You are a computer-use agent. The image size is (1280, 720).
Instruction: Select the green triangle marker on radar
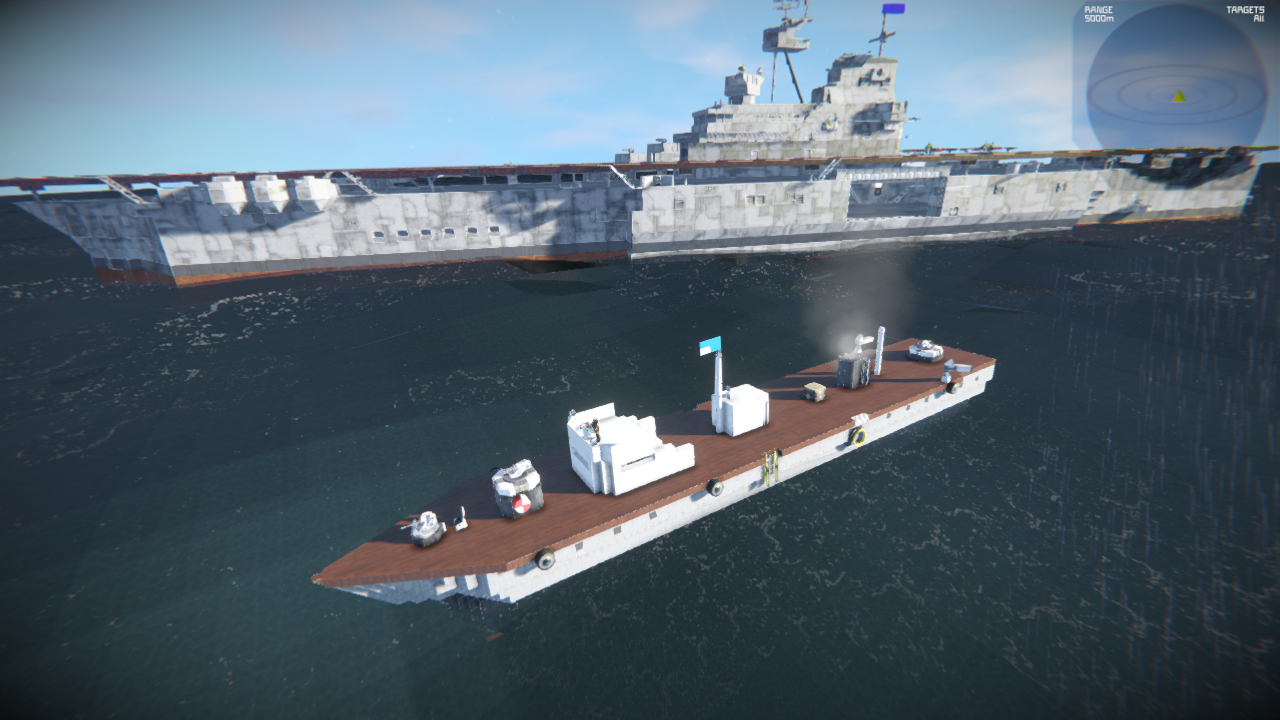pyautogui.click(x=1179, y=96)
